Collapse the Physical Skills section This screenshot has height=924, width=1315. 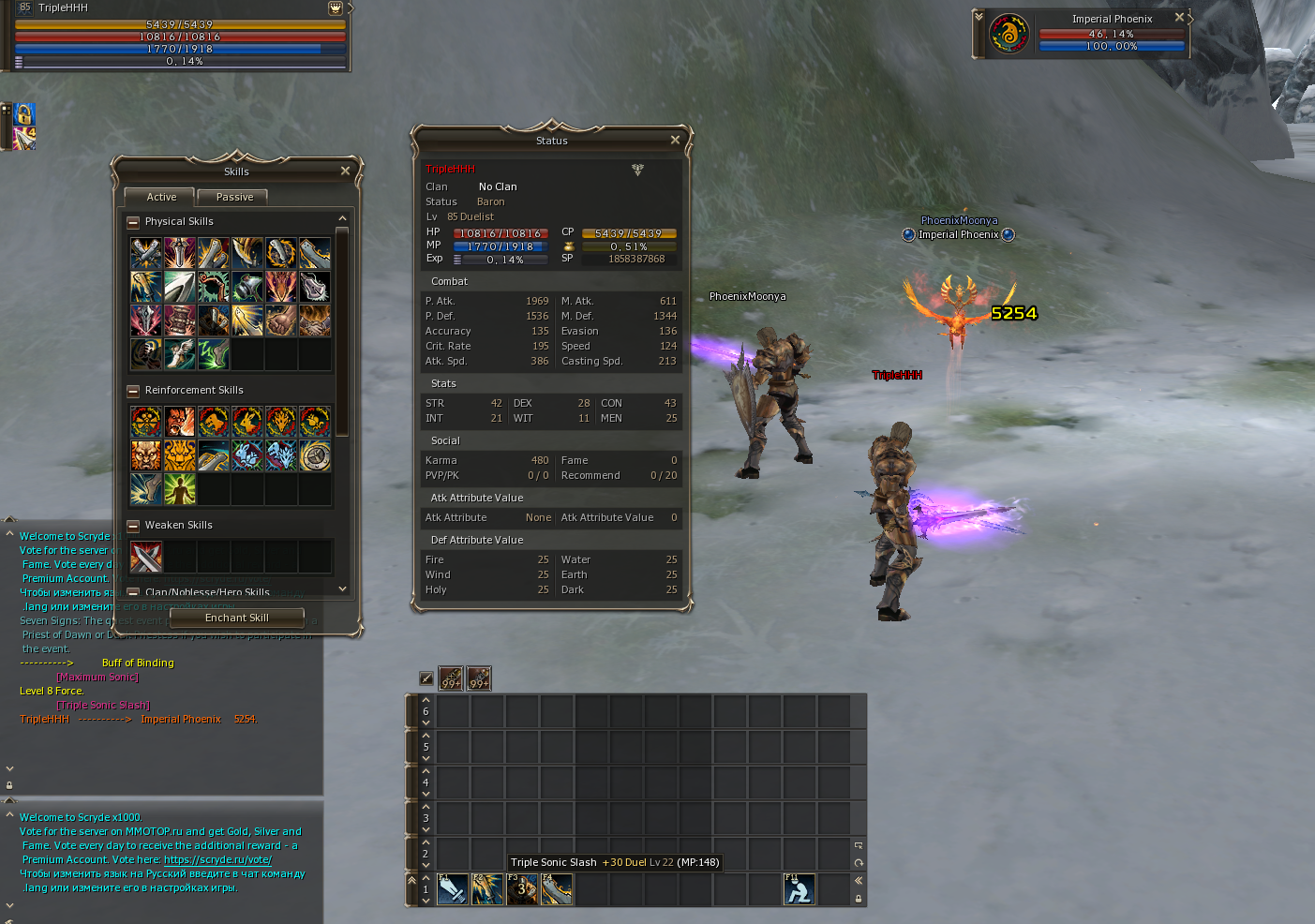click(x=133, y=222)
